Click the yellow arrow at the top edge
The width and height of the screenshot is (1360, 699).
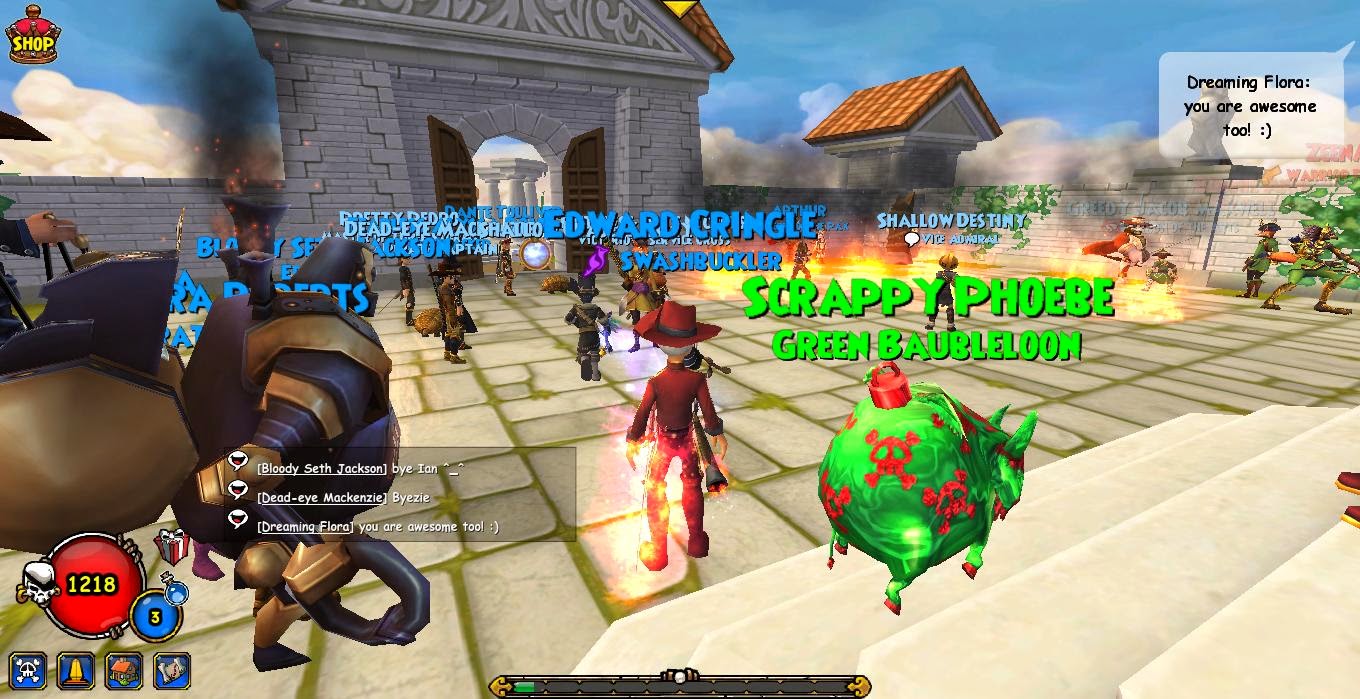tap(682, 8)
